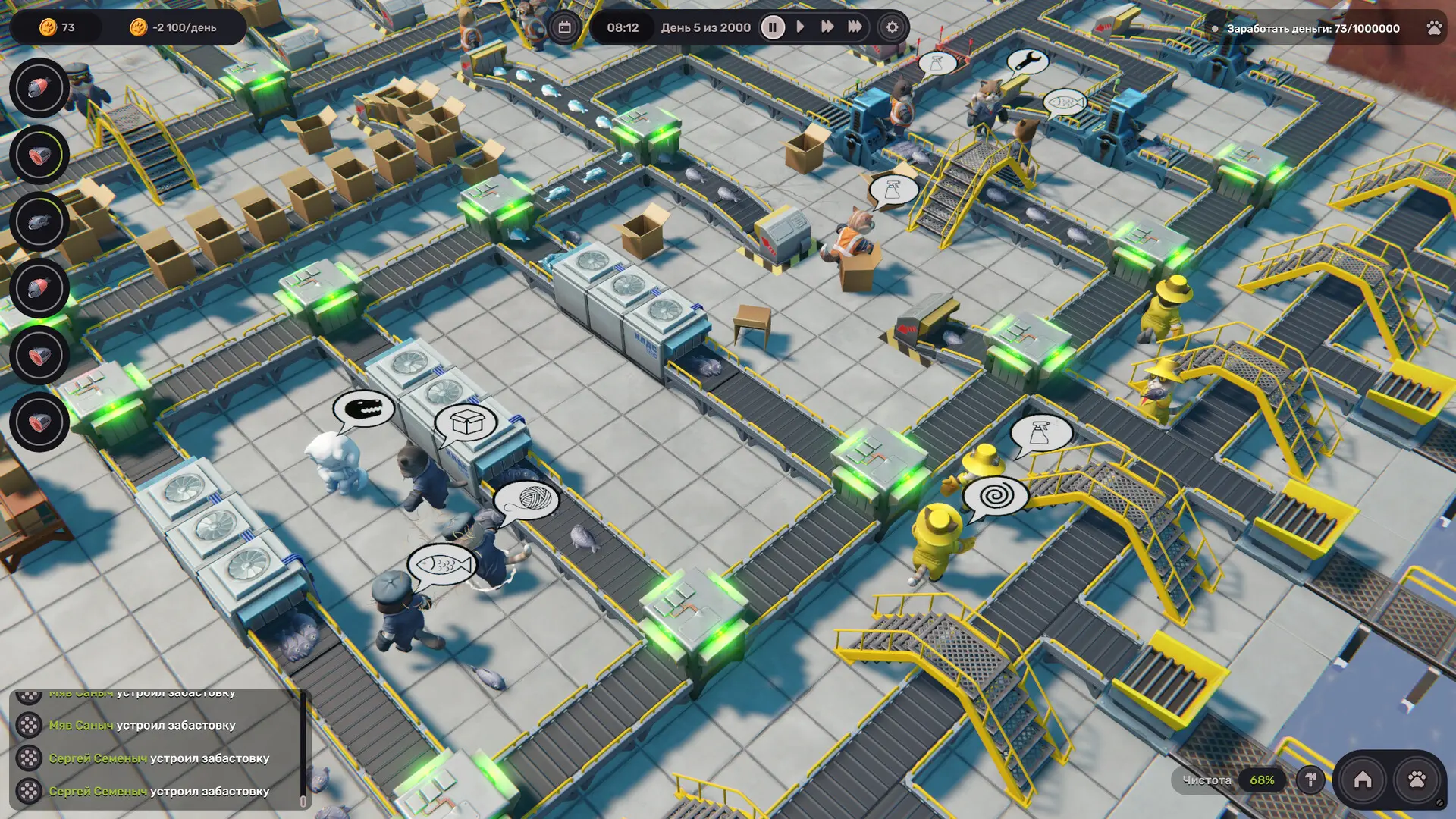Click the home button

coord(1363,780)
